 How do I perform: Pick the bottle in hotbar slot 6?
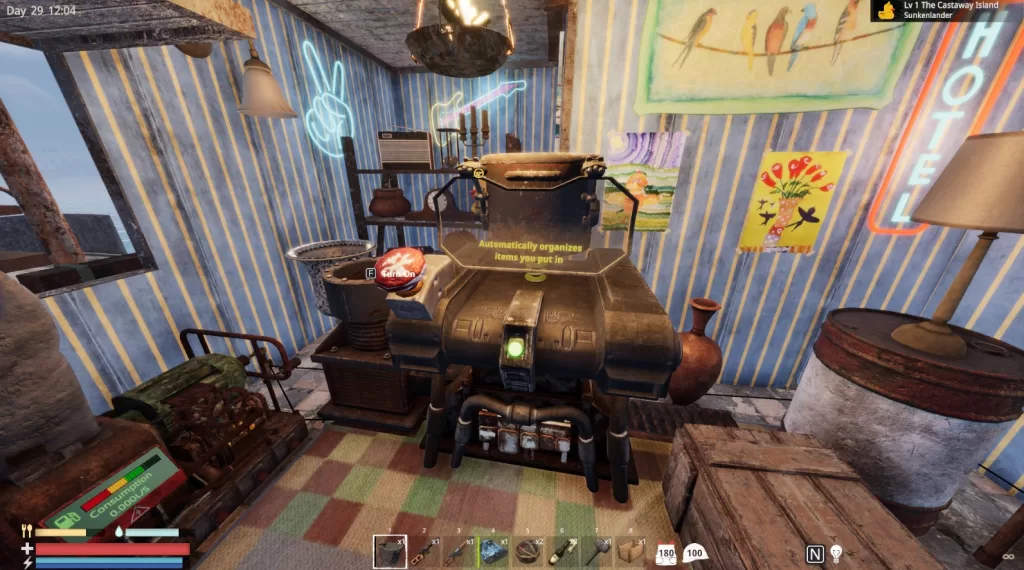562,551
